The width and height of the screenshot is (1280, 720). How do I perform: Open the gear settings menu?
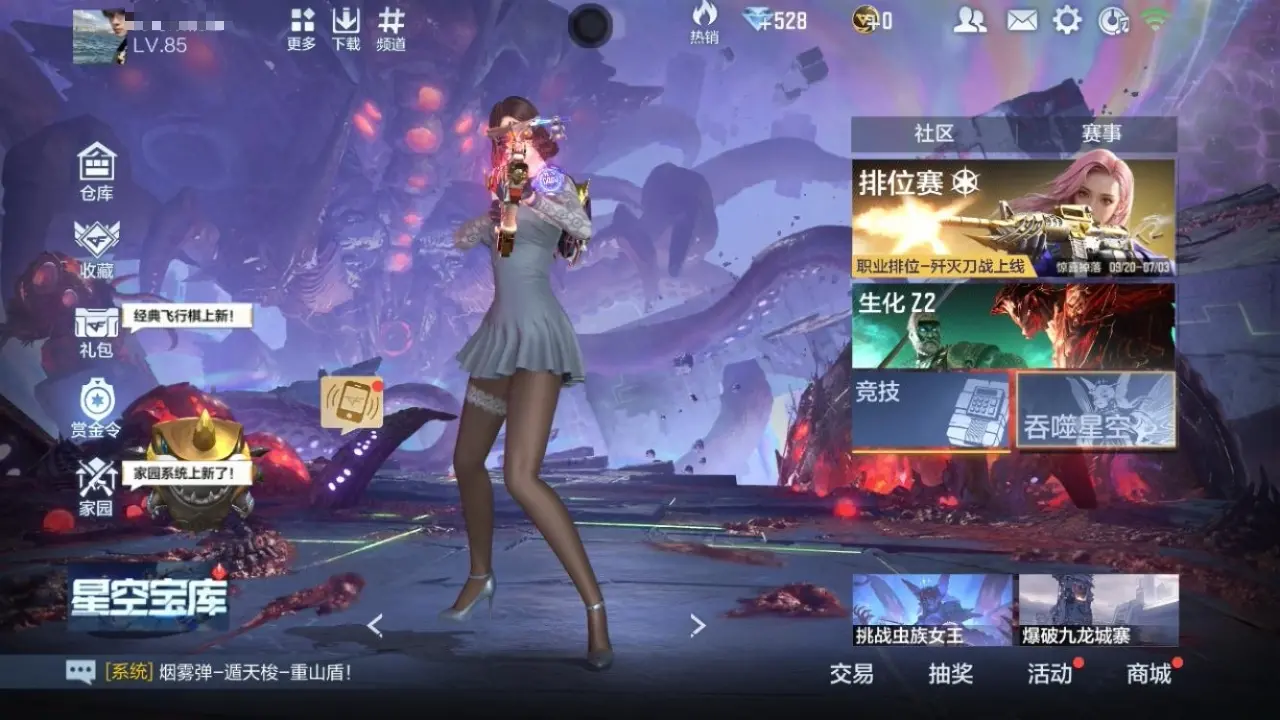coord(1067,20)
